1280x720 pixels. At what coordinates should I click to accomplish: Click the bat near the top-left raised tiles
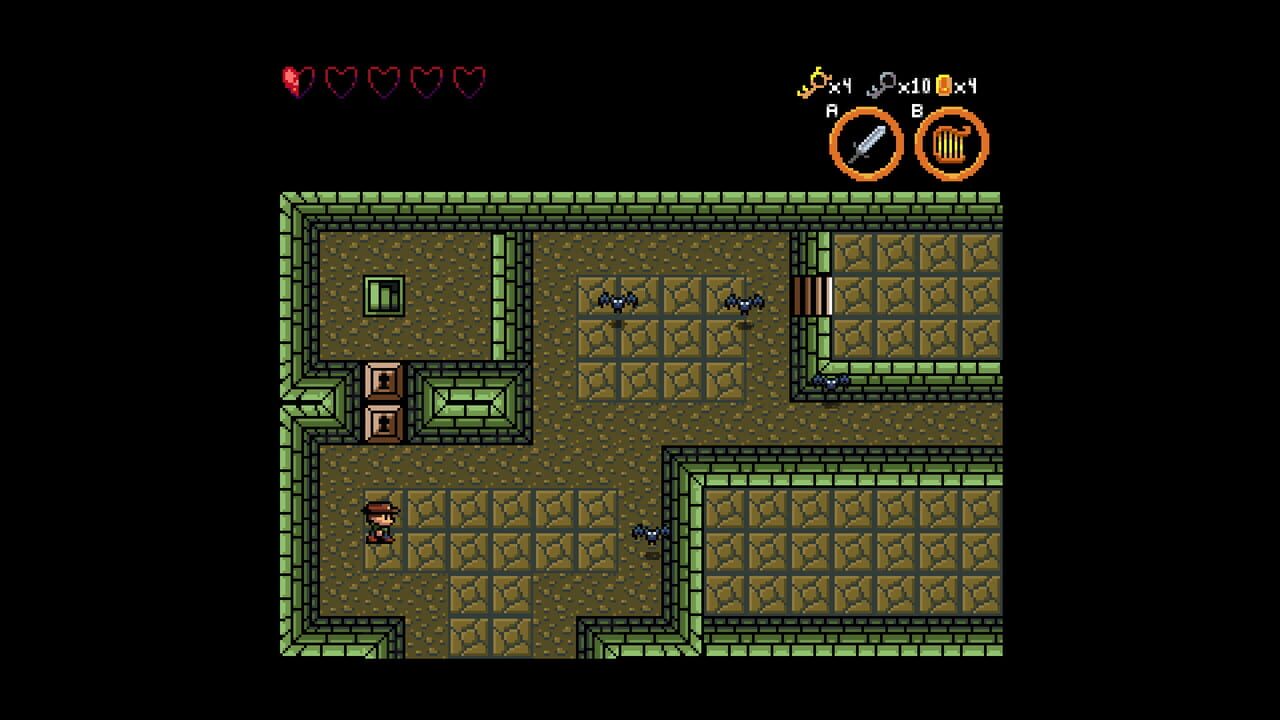[617, 303]
